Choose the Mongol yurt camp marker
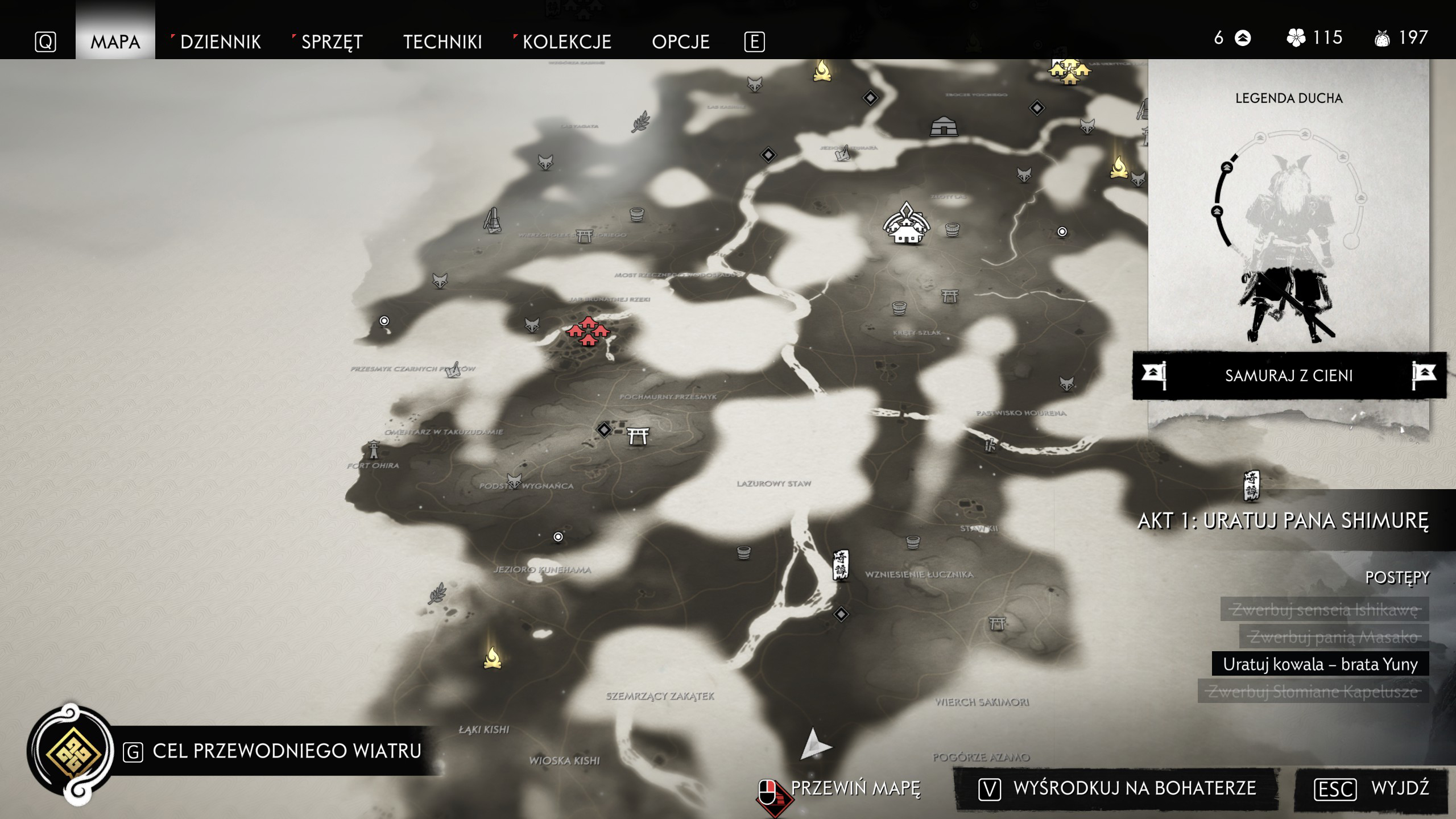Viewport: 1456px width, 819px height. 944,127
